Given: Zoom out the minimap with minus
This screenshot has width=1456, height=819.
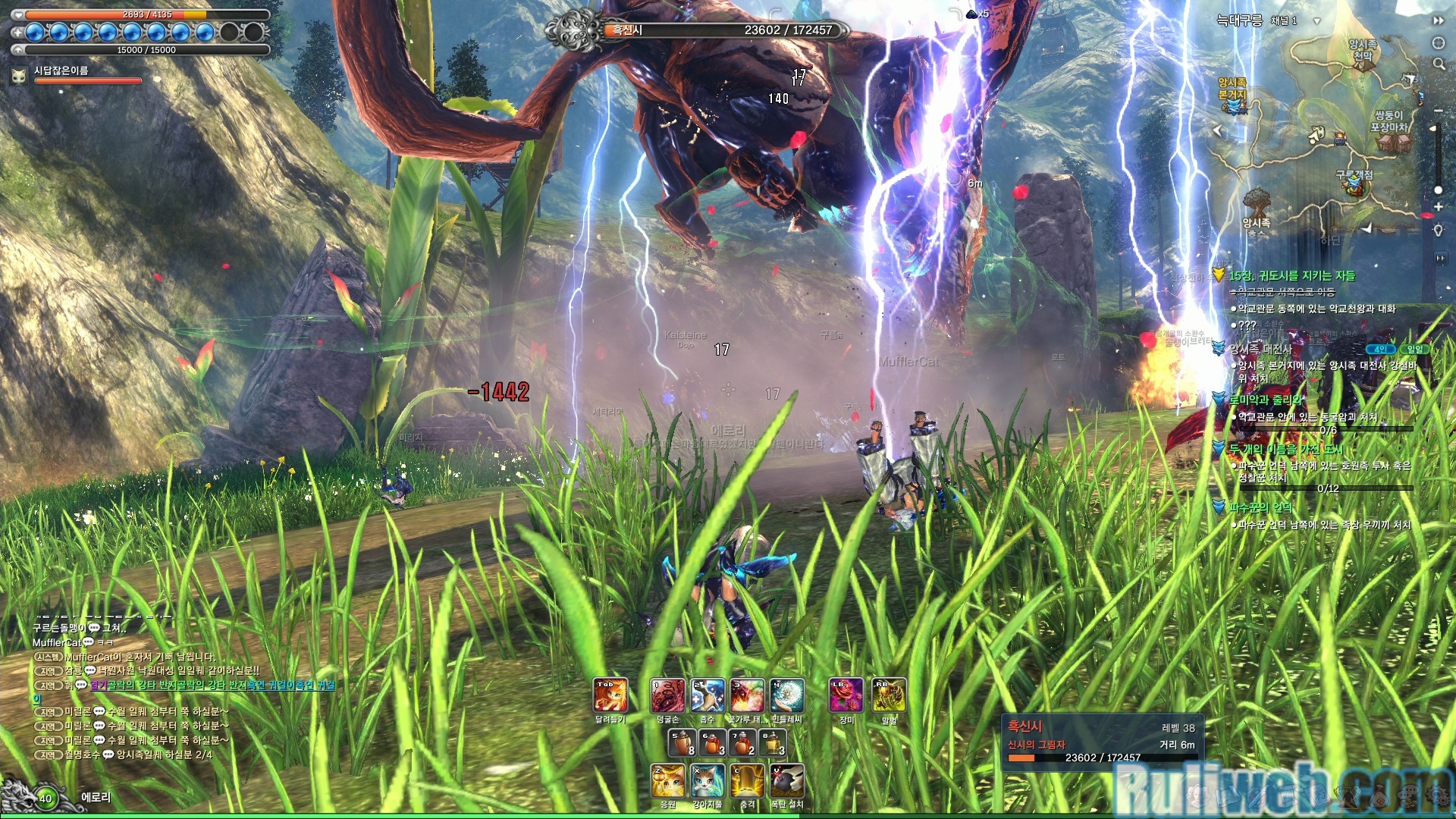Looking at the screenshot, I should pyautogui.click(x=1438, y=111).
